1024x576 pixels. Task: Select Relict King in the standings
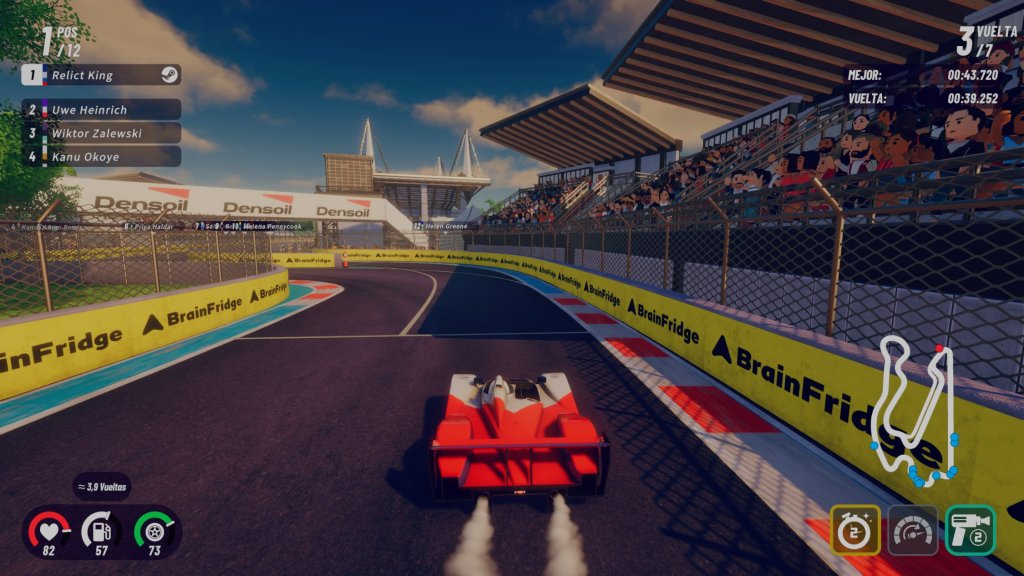click(x=100, y=75)
